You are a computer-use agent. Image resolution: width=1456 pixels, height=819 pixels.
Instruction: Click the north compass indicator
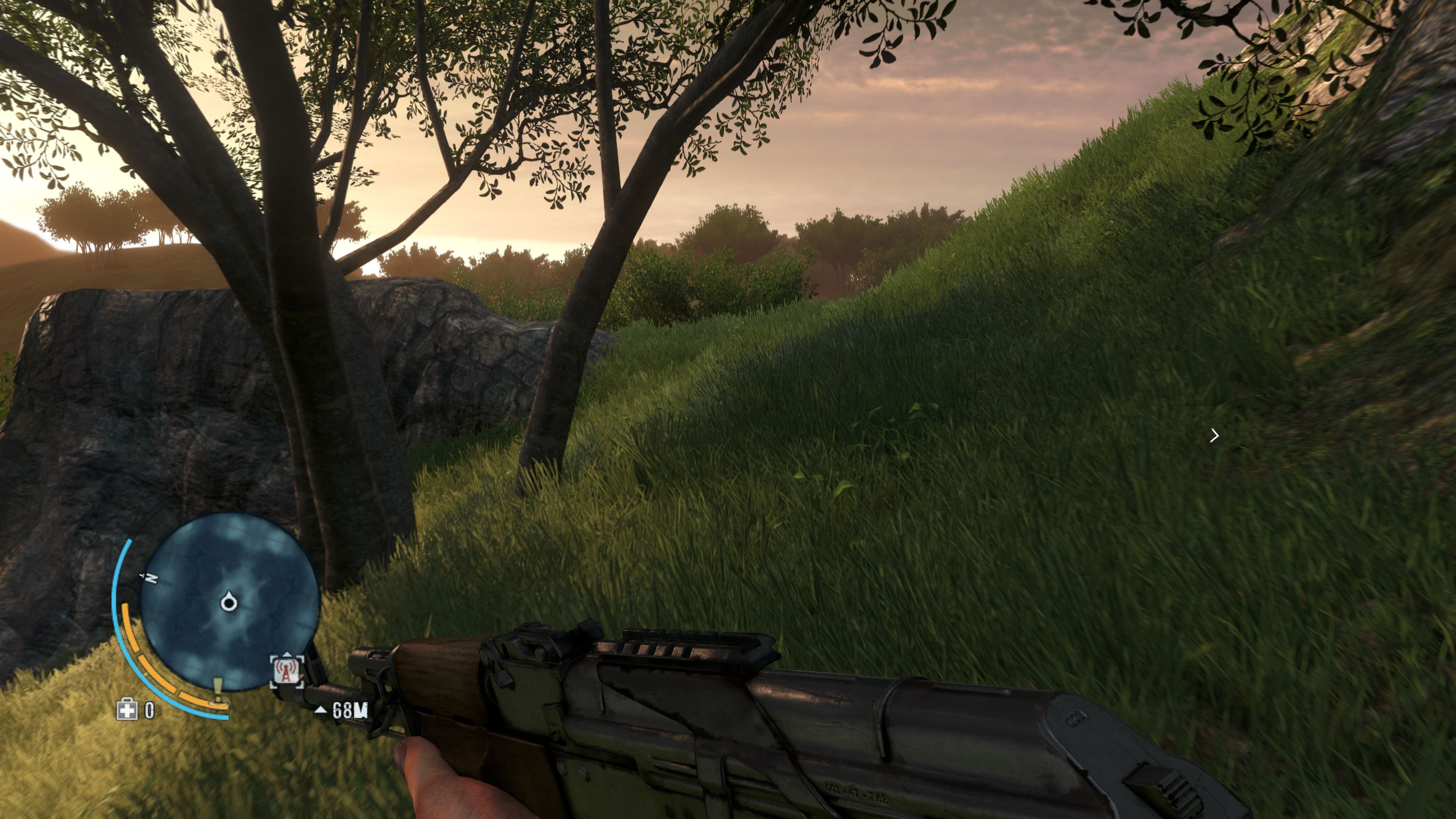click(151, 577)
